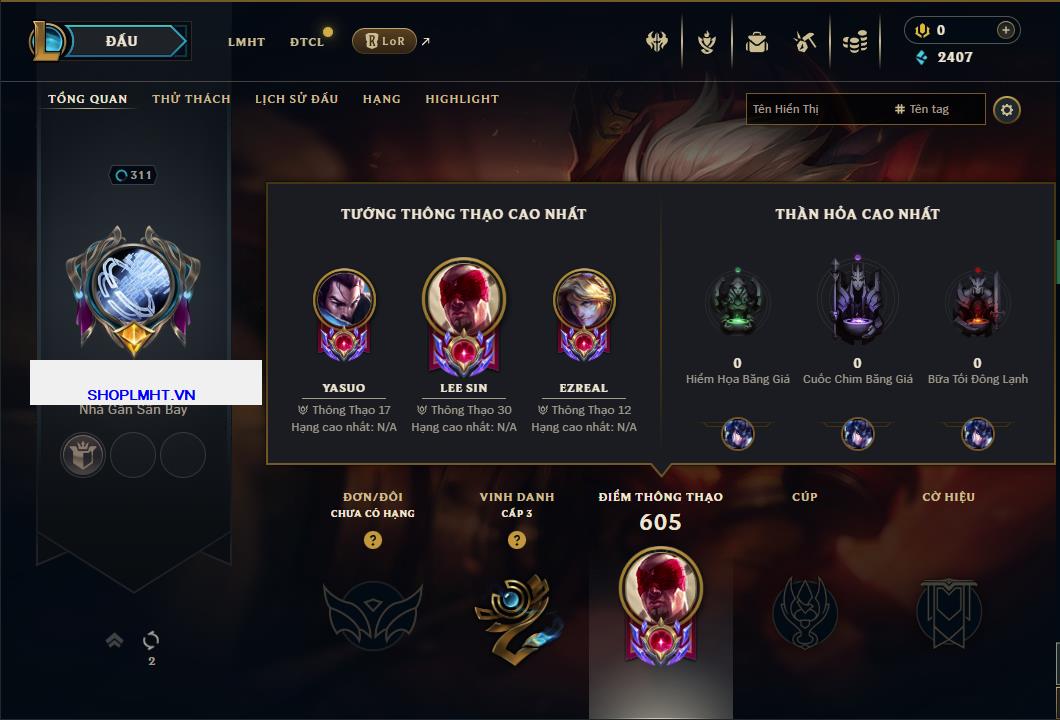Start a match with the ĐẤU button
Screen dimensions: 1060x720
tap(122, 41)
